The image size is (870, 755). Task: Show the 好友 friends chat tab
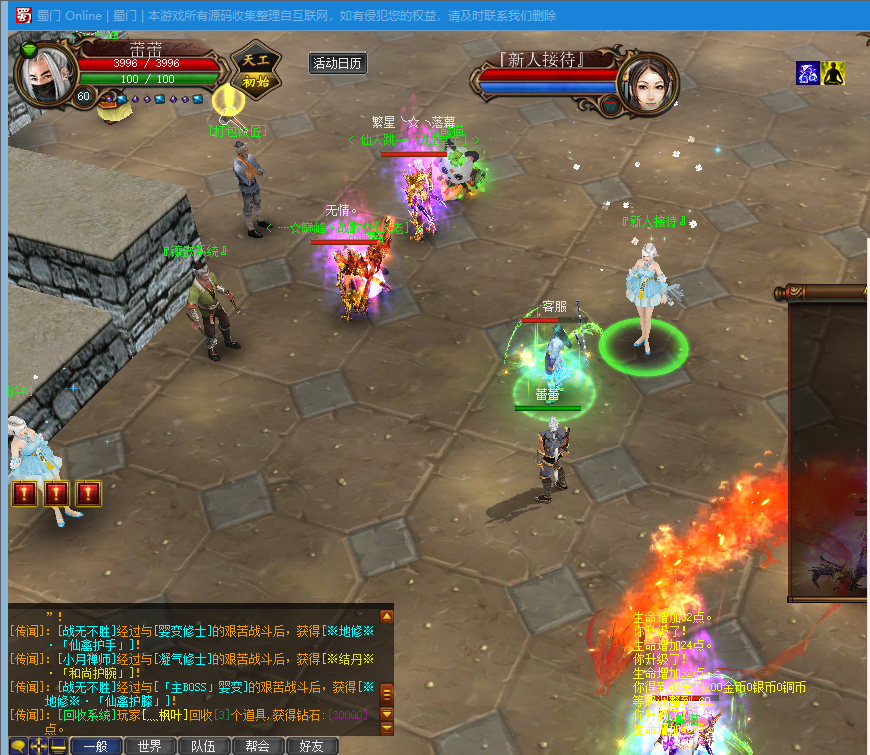coord(312,746)
